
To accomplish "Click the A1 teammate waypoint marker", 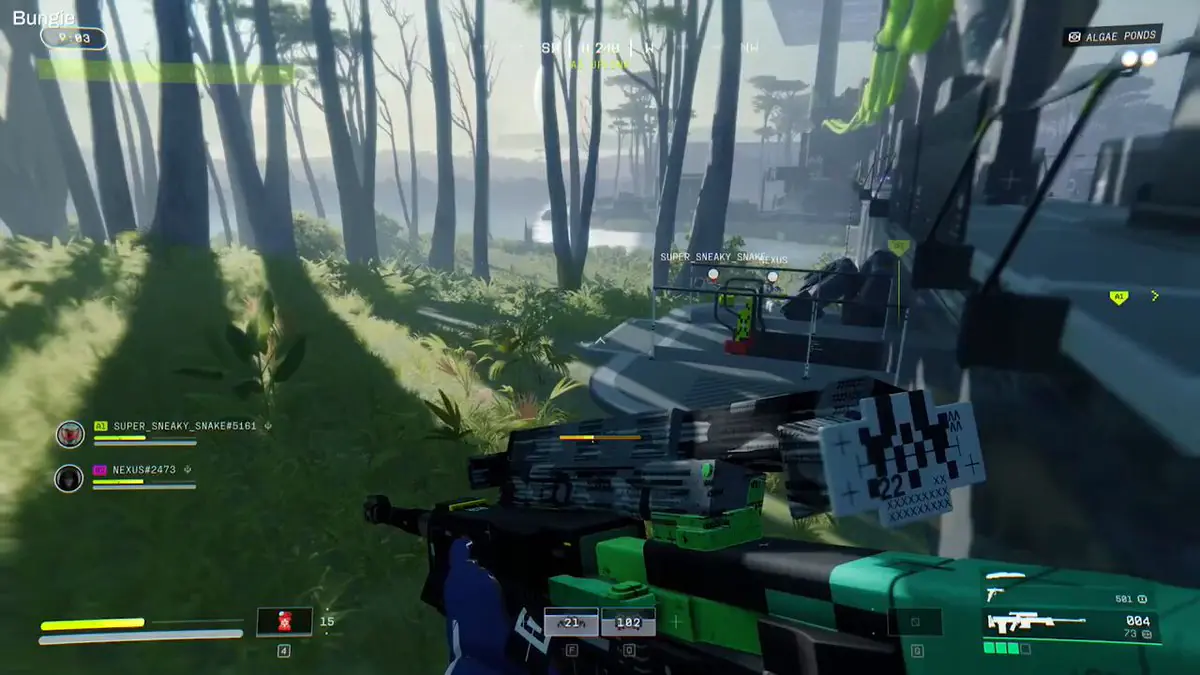I will pyautogui.click(x=1118, y=297).
